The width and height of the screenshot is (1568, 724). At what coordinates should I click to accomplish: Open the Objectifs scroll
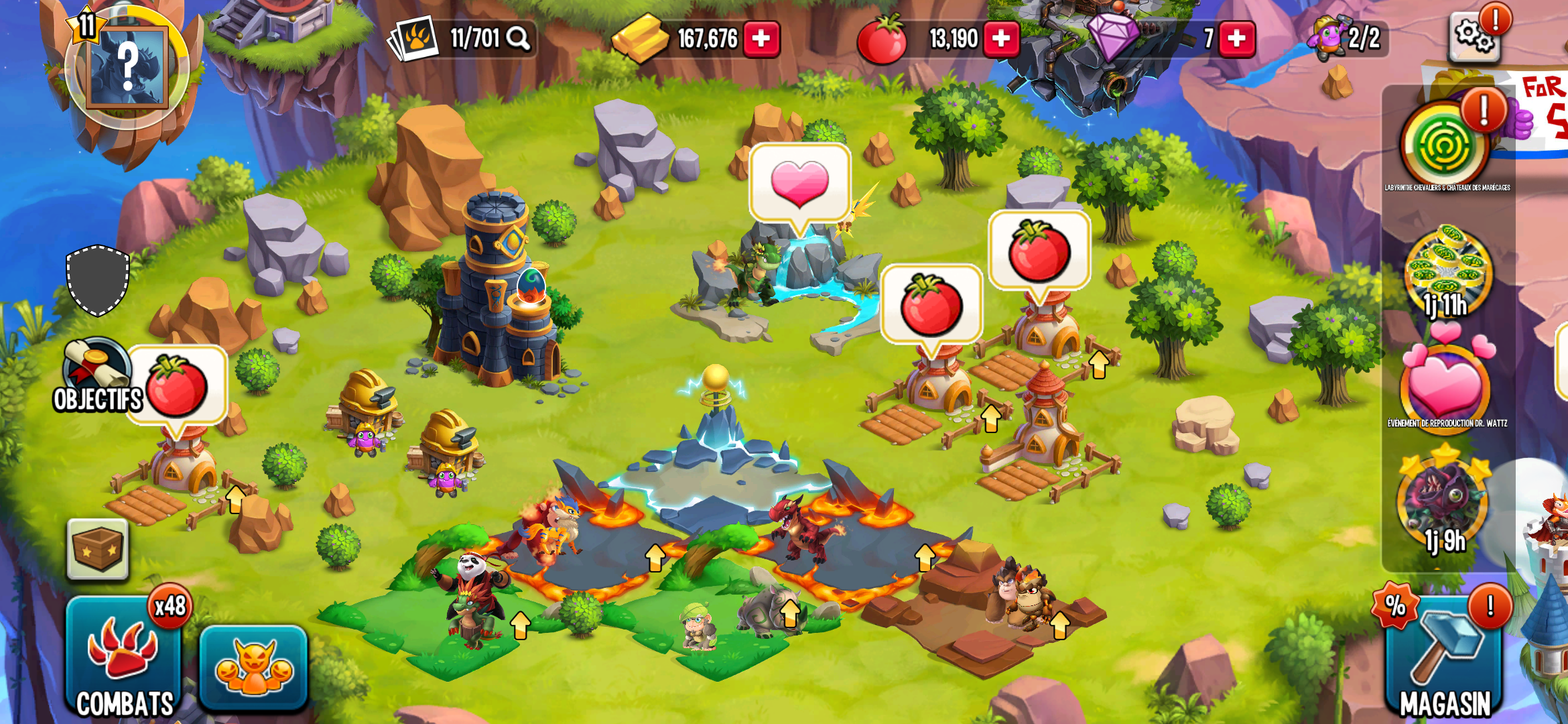pos(97,375)
